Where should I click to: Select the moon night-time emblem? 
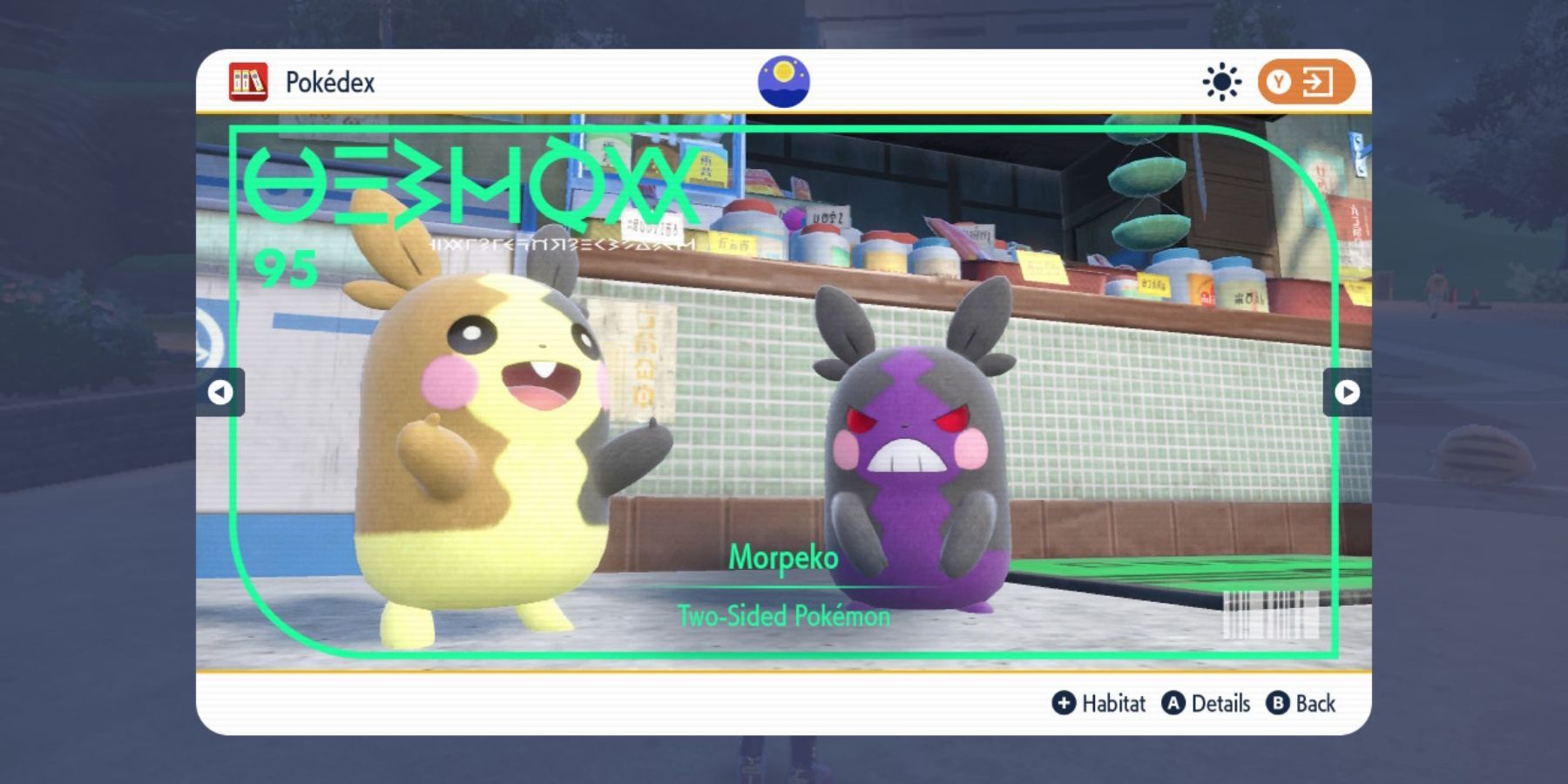tap(784, 82)
